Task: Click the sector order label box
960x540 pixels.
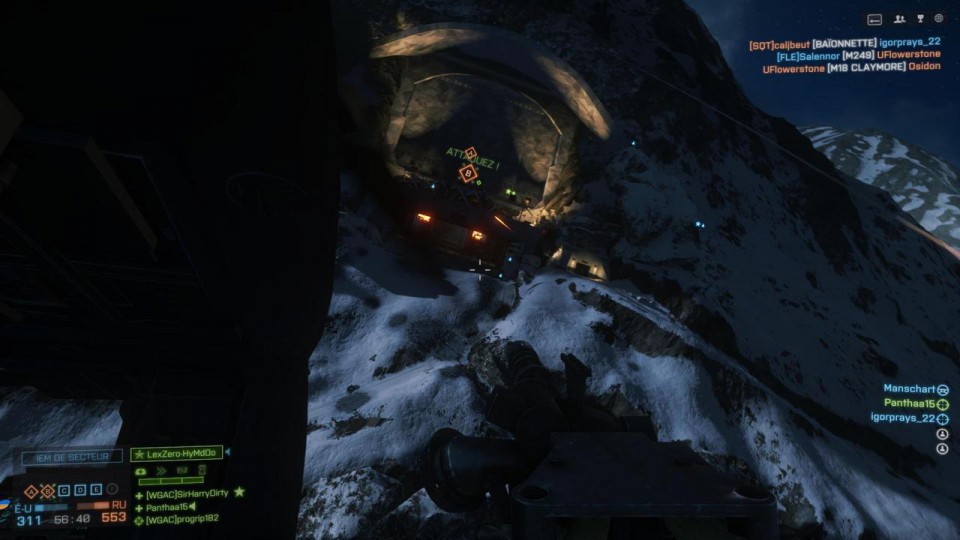Action: 72,457
